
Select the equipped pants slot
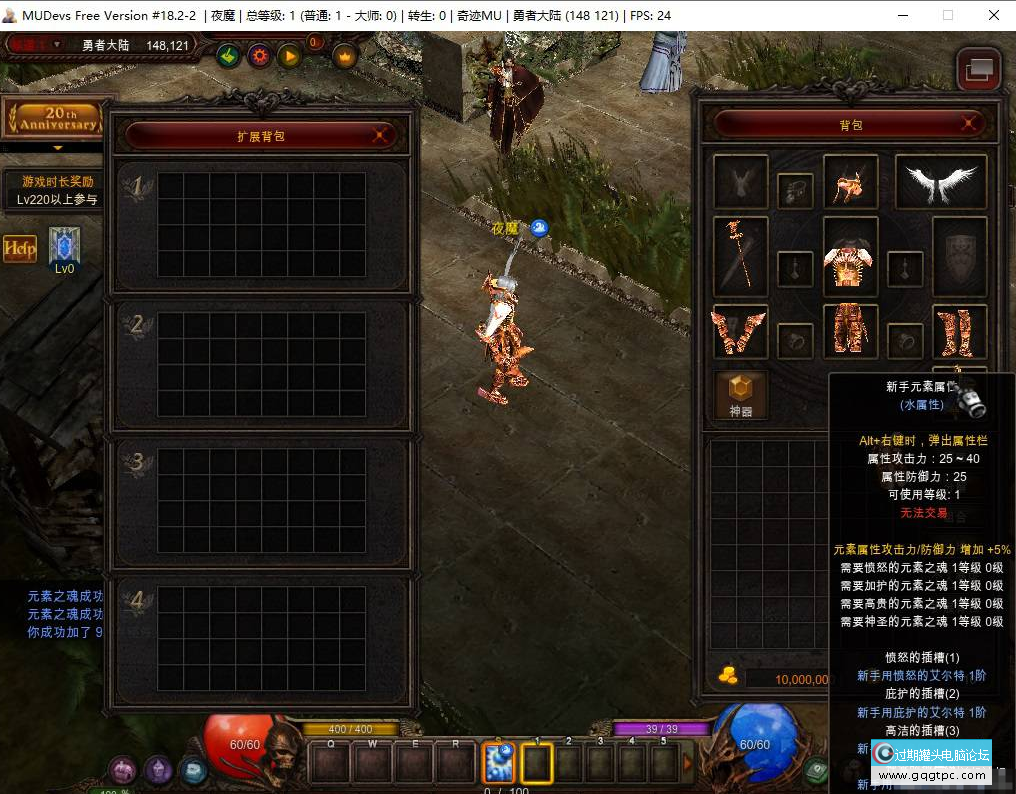tap(850, 331)
